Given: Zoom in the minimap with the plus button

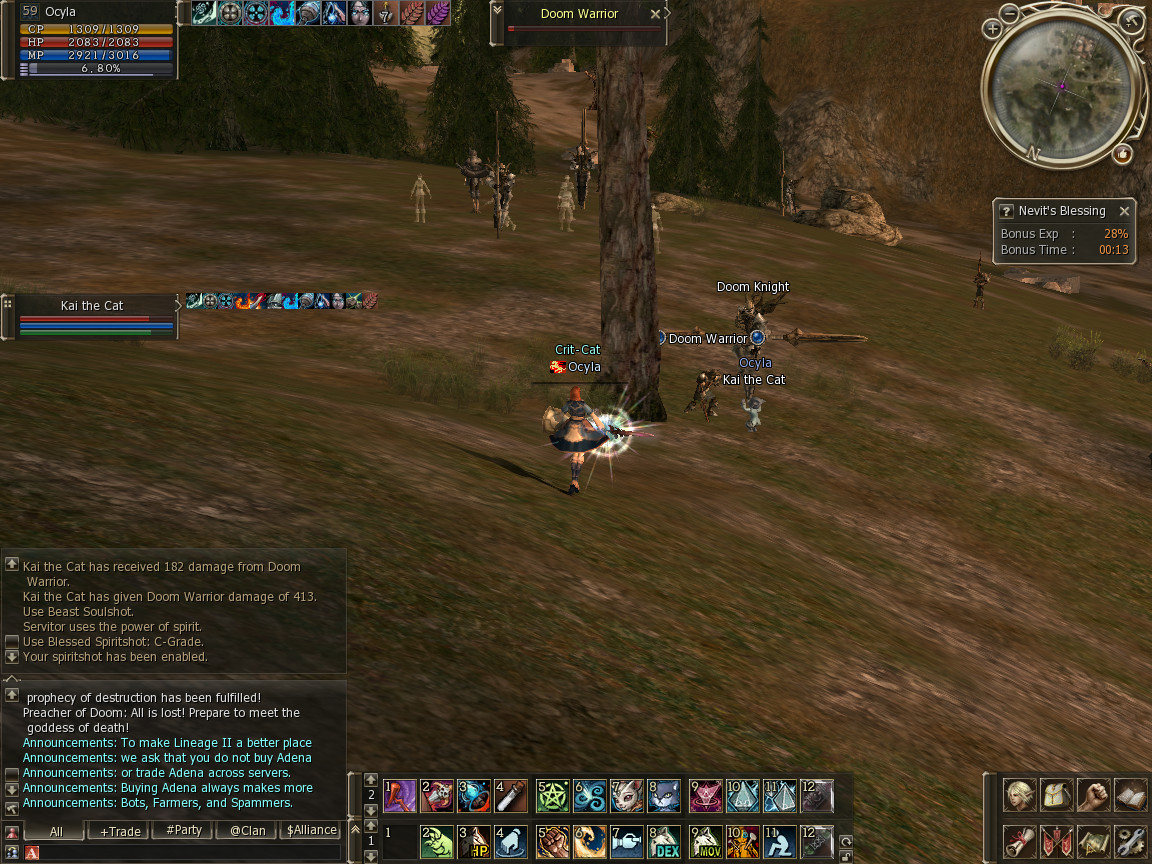Looking at the screenshot, I should (992, 28).
